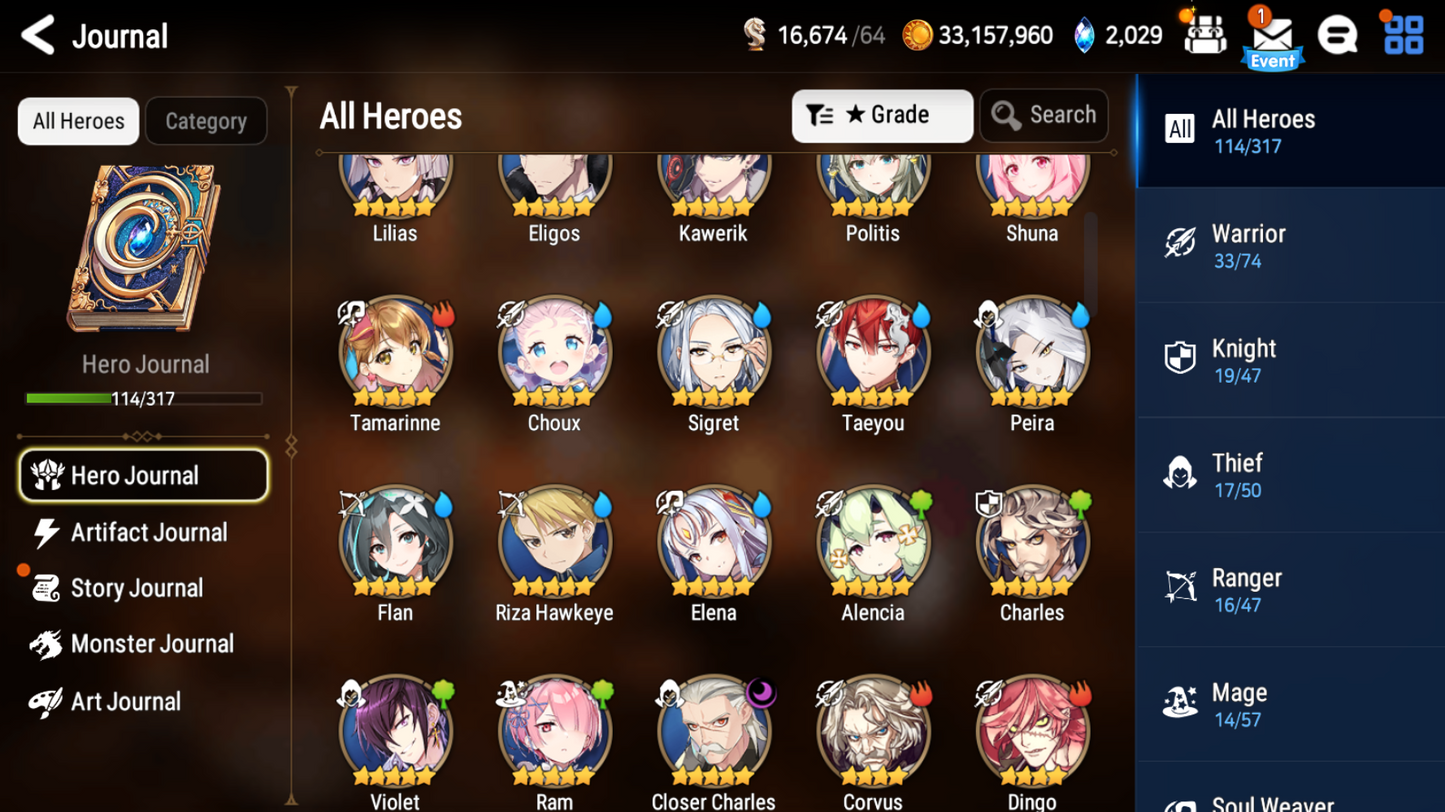
Task: Open the mailbox with the Event notification
Action: [x=1272, y=33]
